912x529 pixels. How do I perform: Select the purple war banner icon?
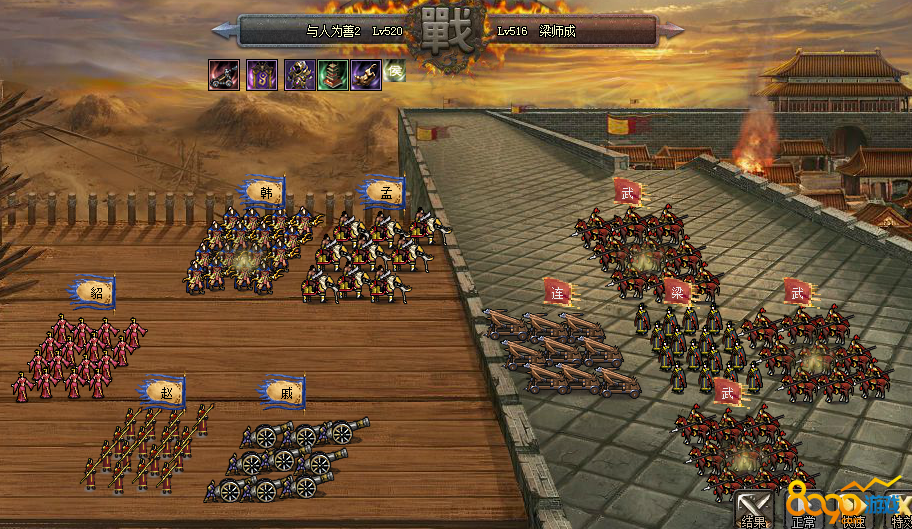pos(262,74)
